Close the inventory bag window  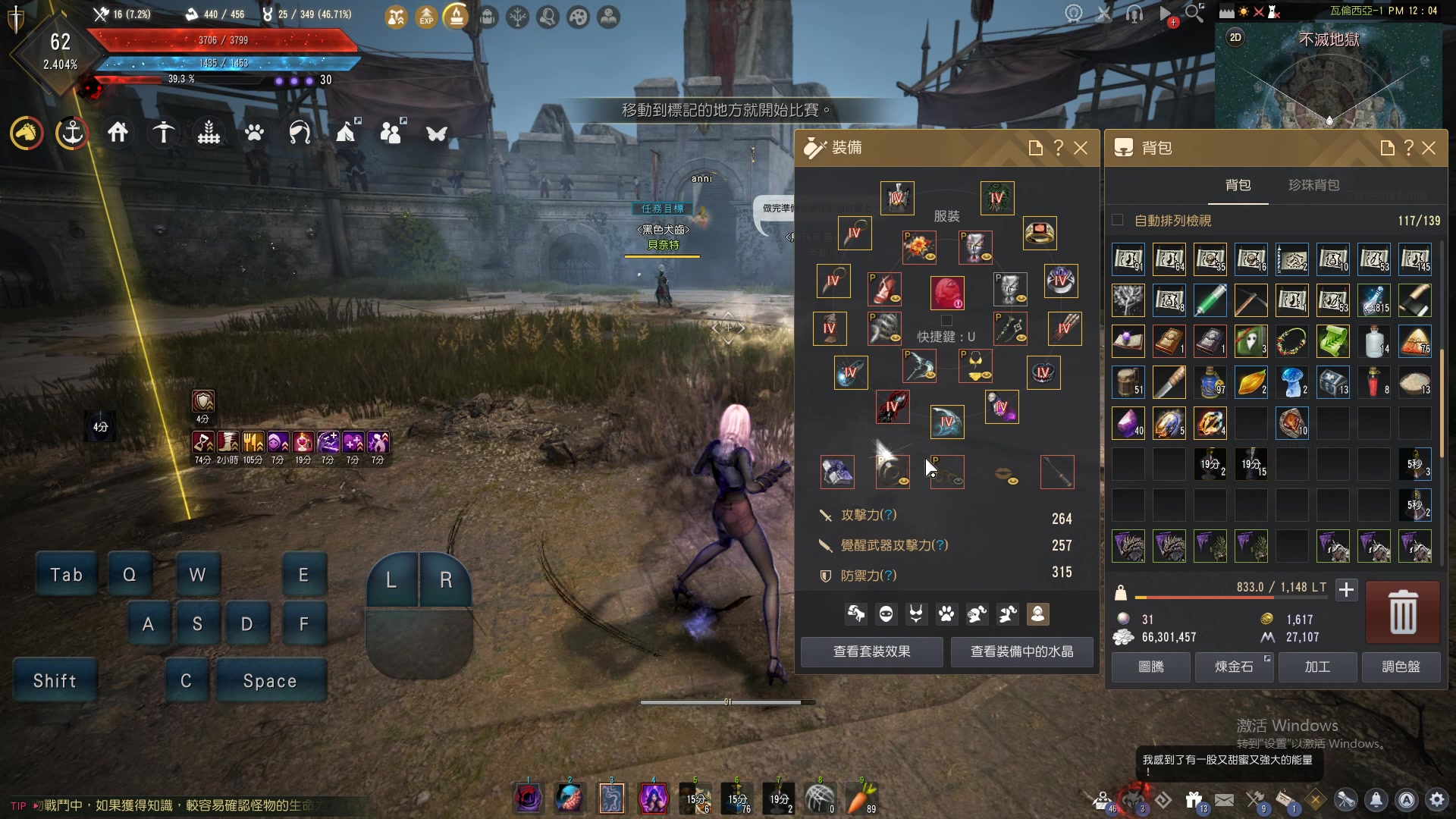click(1429, 148)
